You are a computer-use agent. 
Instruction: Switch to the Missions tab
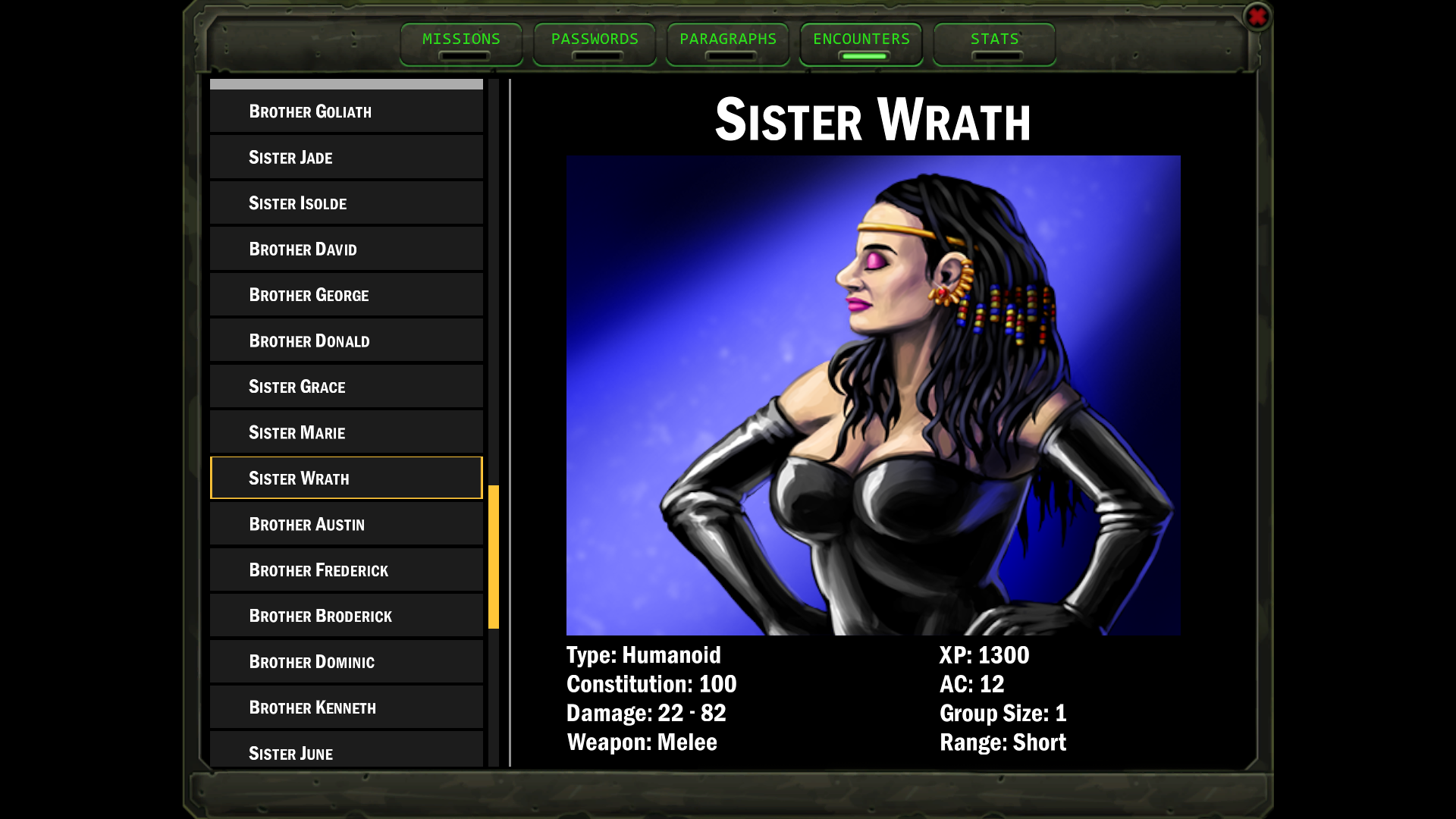(x=461, y=44)
